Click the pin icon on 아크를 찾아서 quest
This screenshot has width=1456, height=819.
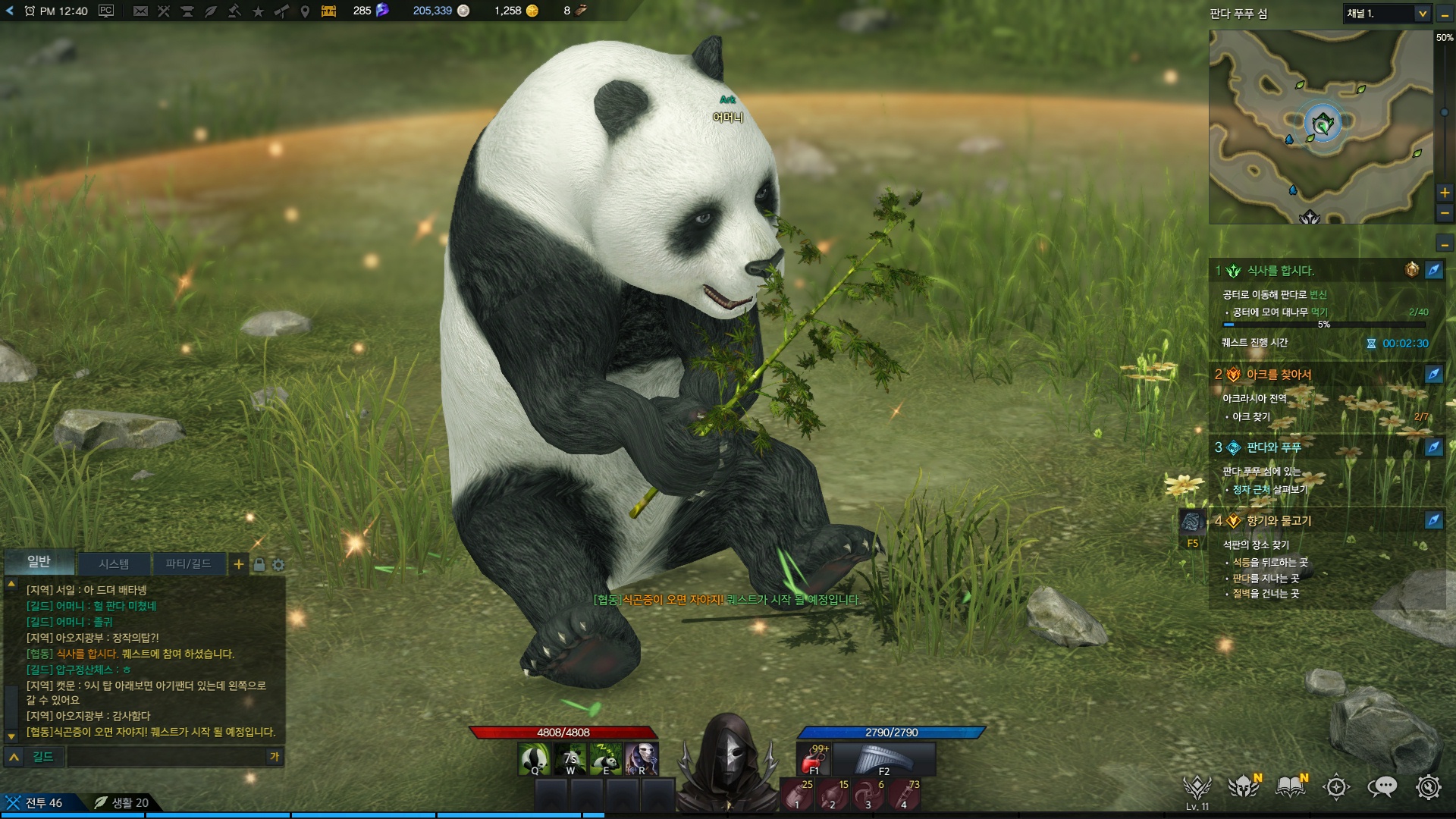click(1433, 374)
